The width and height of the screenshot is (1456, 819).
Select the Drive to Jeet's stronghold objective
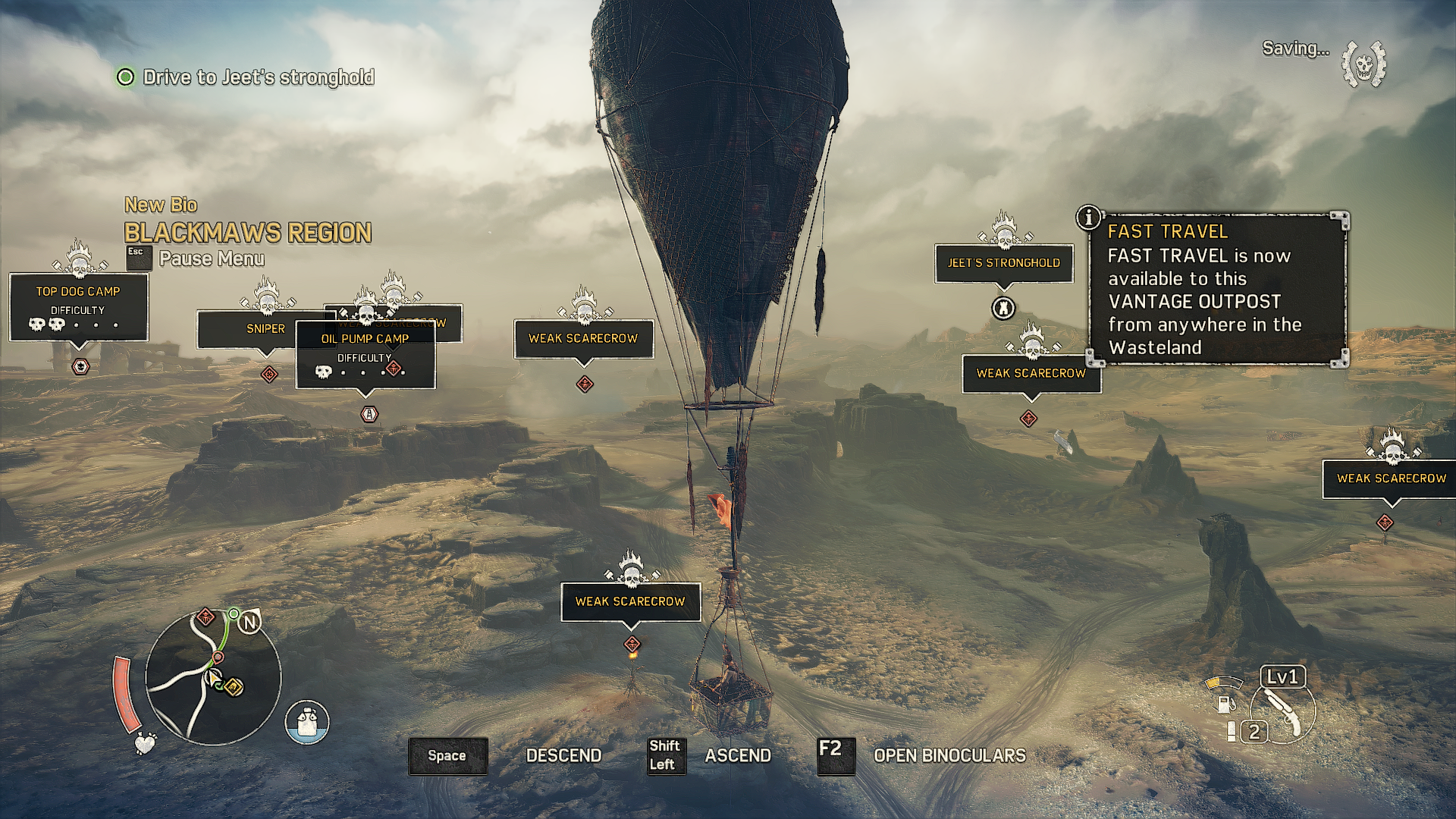point(258,77)
